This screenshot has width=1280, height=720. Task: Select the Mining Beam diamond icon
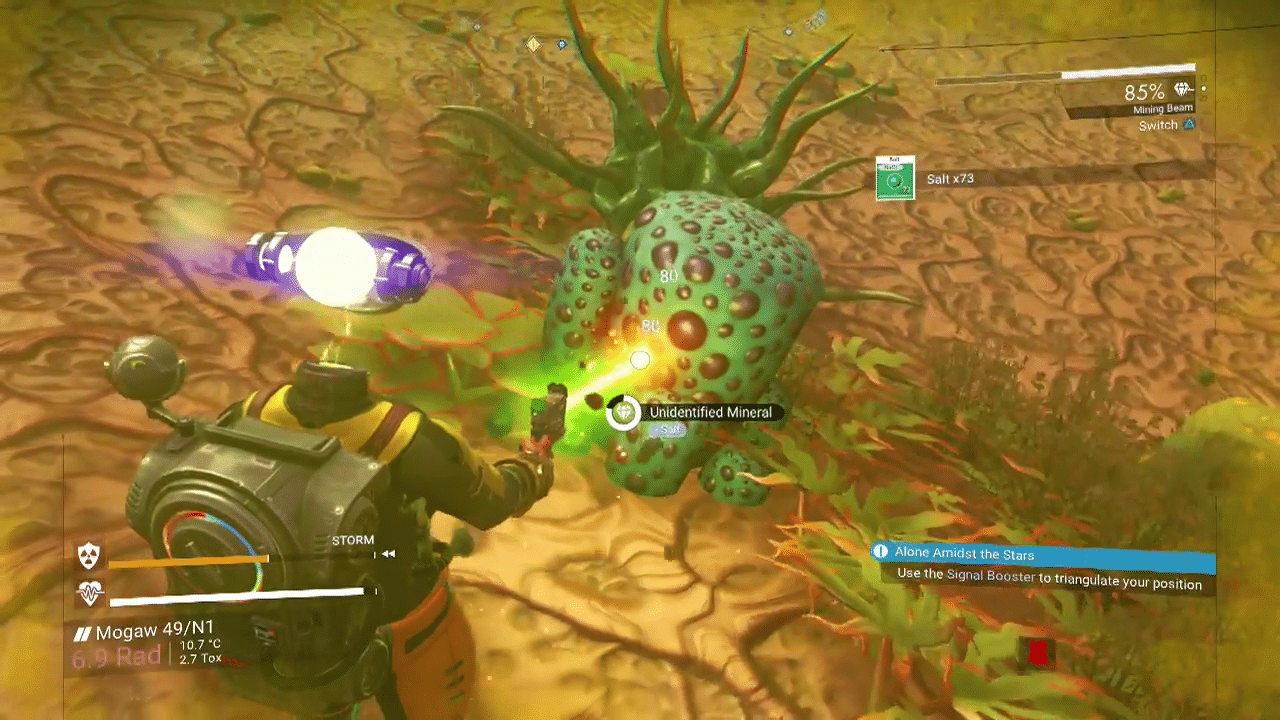click(1184, 90)
